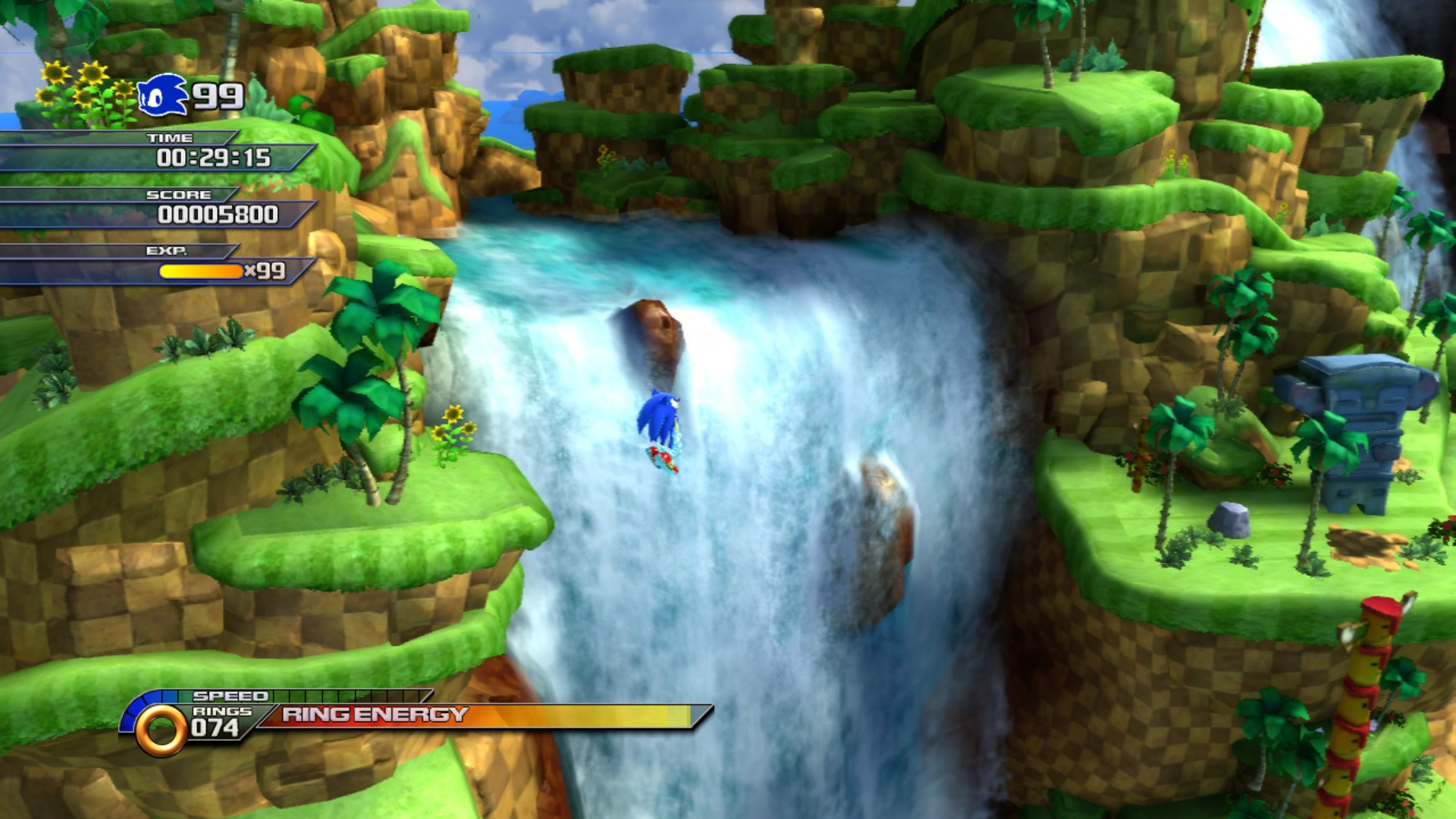Click the Sonic head lives icon
The width and height of the screenshot is (1456, 819).
point(163,93)
